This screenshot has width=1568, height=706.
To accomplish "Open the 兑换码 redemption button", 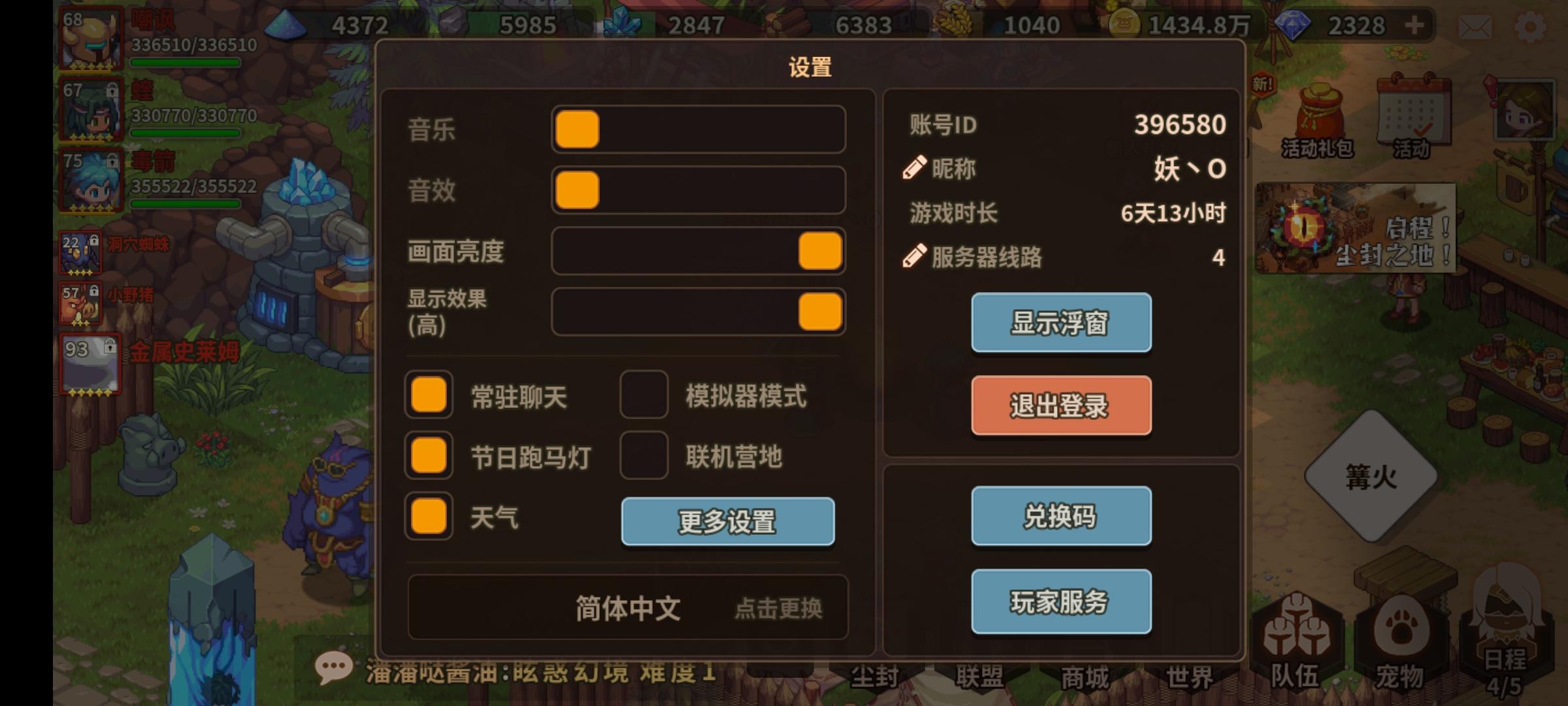I will point(1060,516).
